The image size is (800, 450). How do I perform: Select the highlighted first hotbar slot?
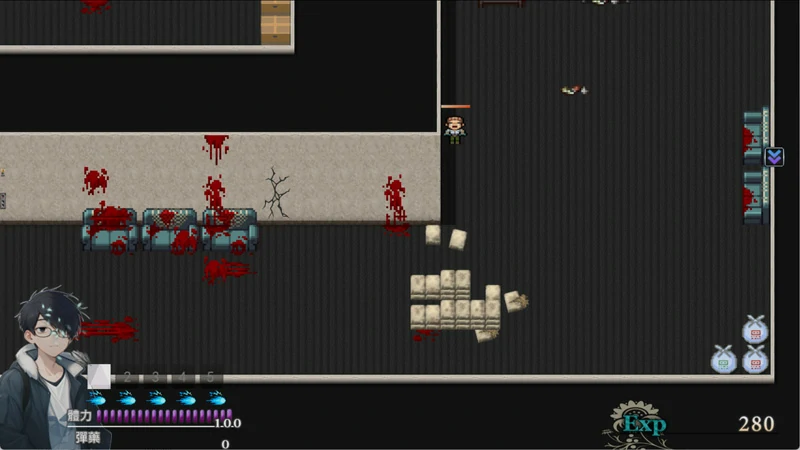pyautogui.click(x=99, y=376)
